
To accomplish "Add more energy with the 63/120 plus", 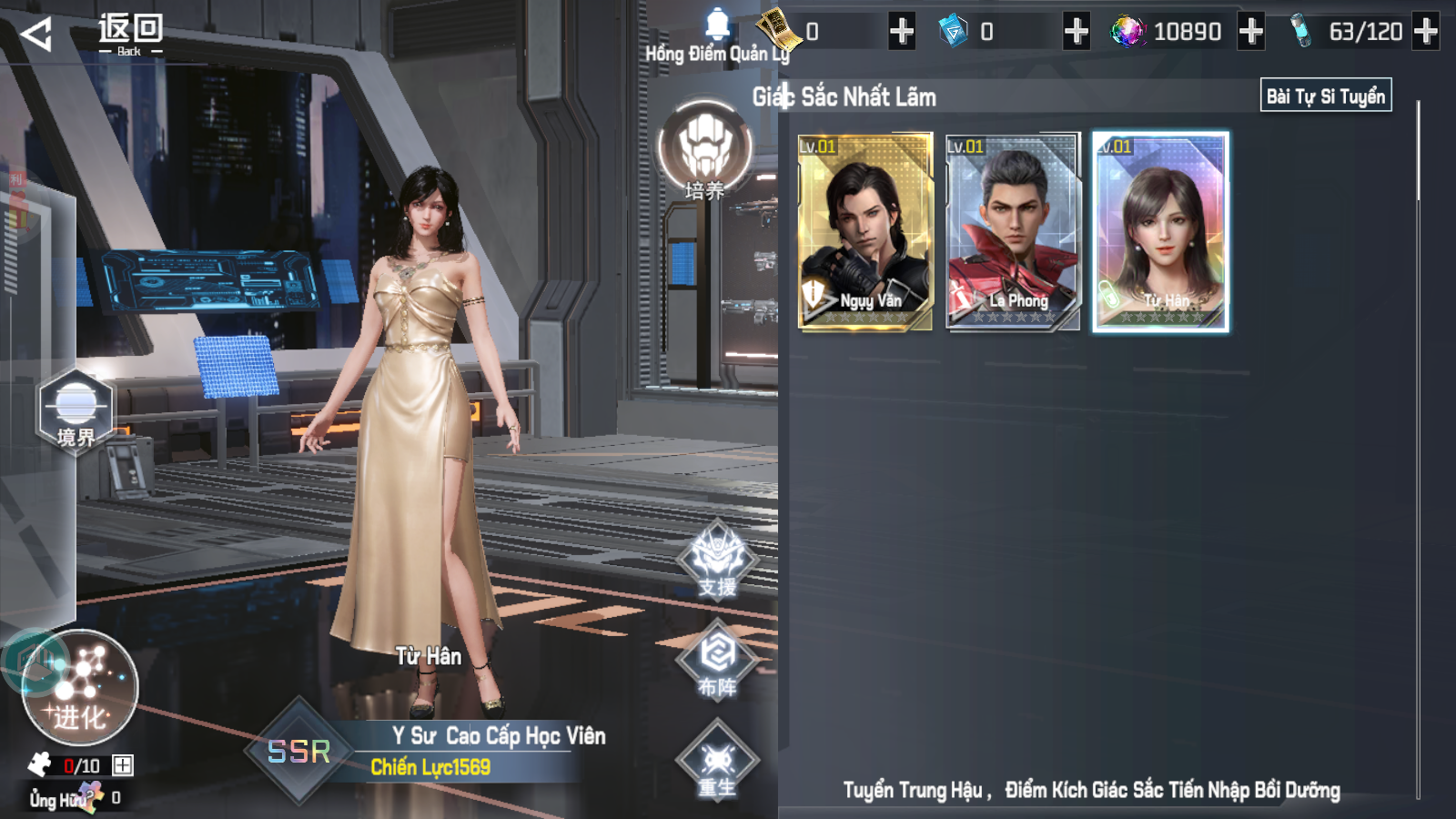I will click(x=1426, y=32).
